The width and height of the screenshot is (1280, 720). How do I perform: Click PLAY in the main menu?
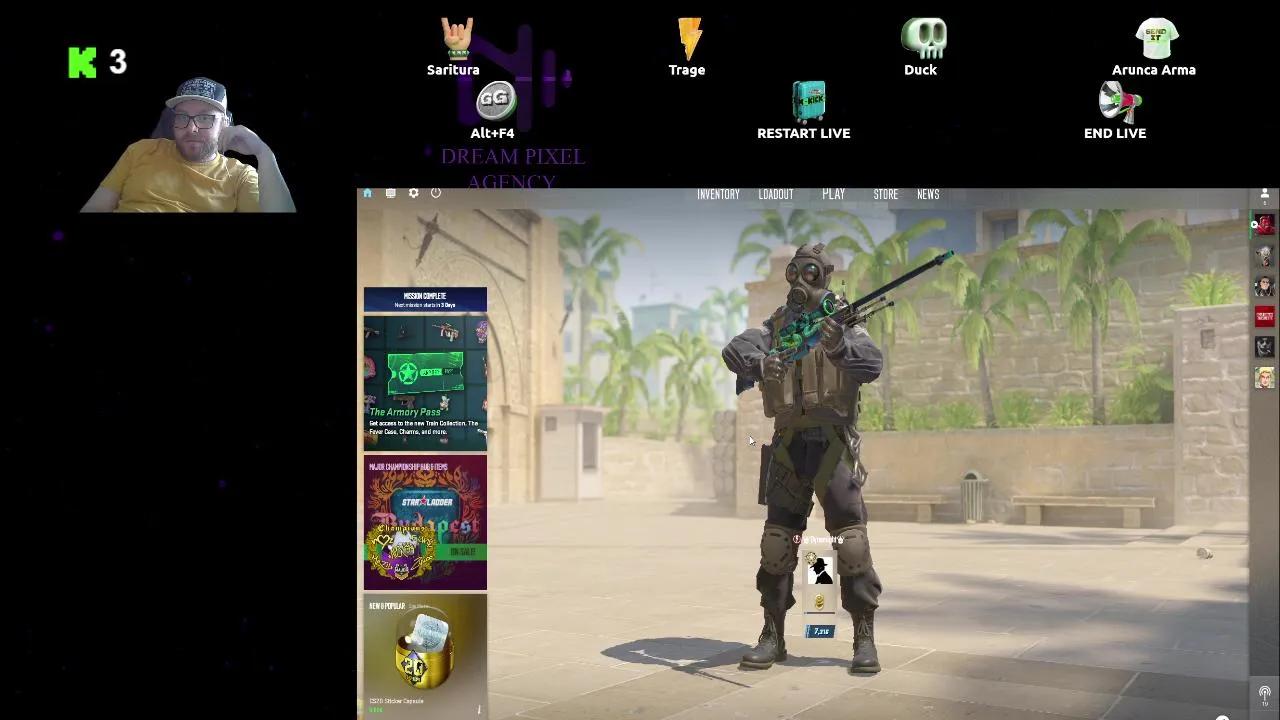[833, 194]
